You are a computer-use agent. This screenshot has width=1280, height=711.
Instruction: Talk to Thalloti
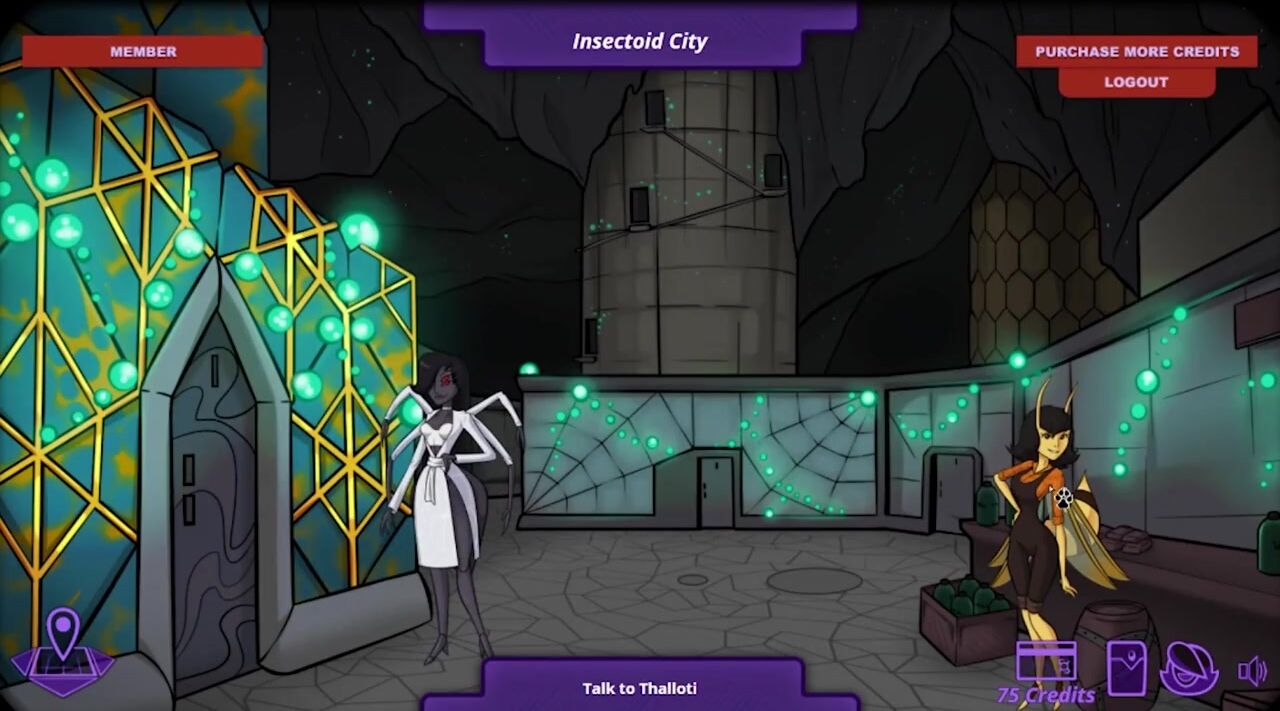640,688
